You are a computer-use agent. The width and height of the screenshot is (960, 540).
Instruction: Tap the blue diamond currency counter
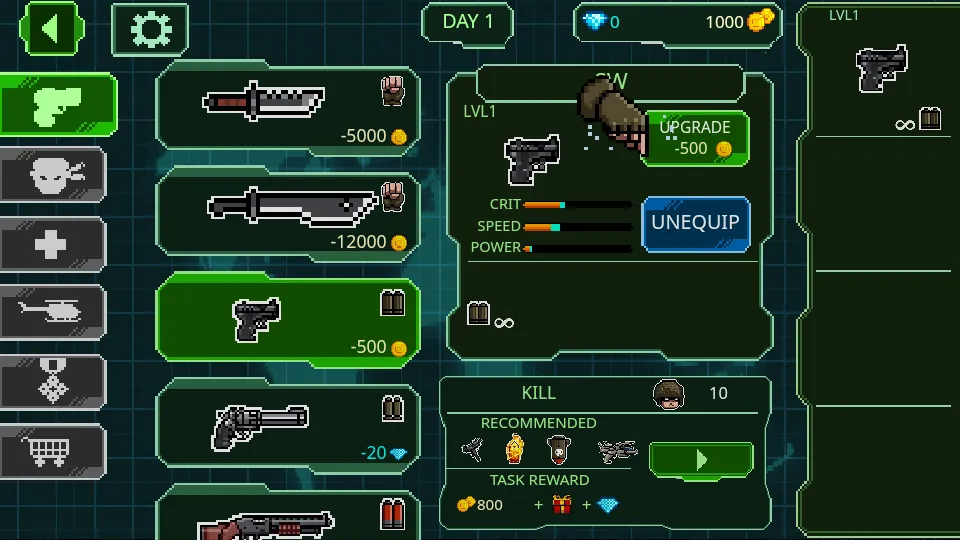pyautogui.click(x=602, y=22)
